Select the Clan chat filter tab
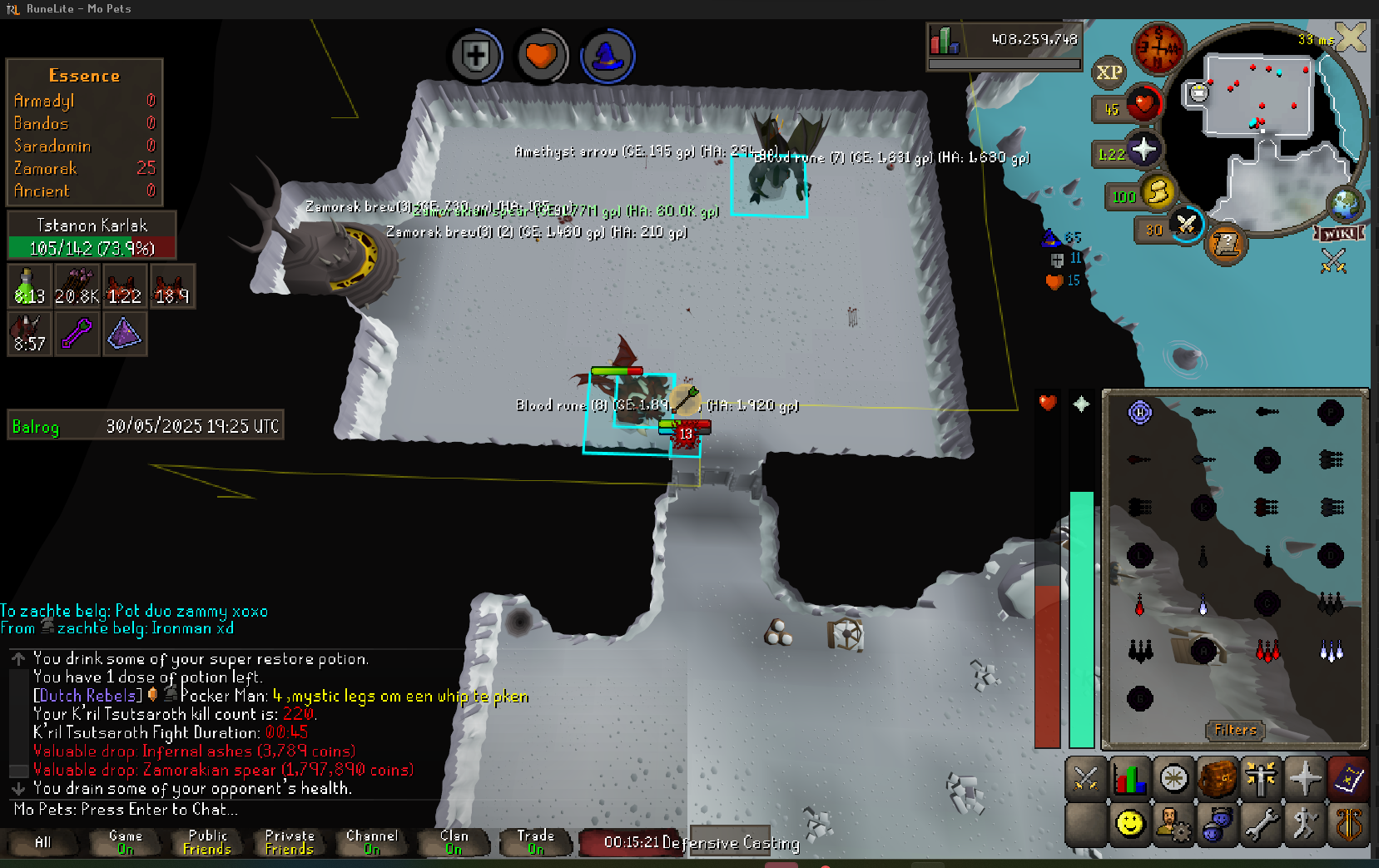Image resolution: width=1379 pixels, height=868 pixels. tap(454, 841)
